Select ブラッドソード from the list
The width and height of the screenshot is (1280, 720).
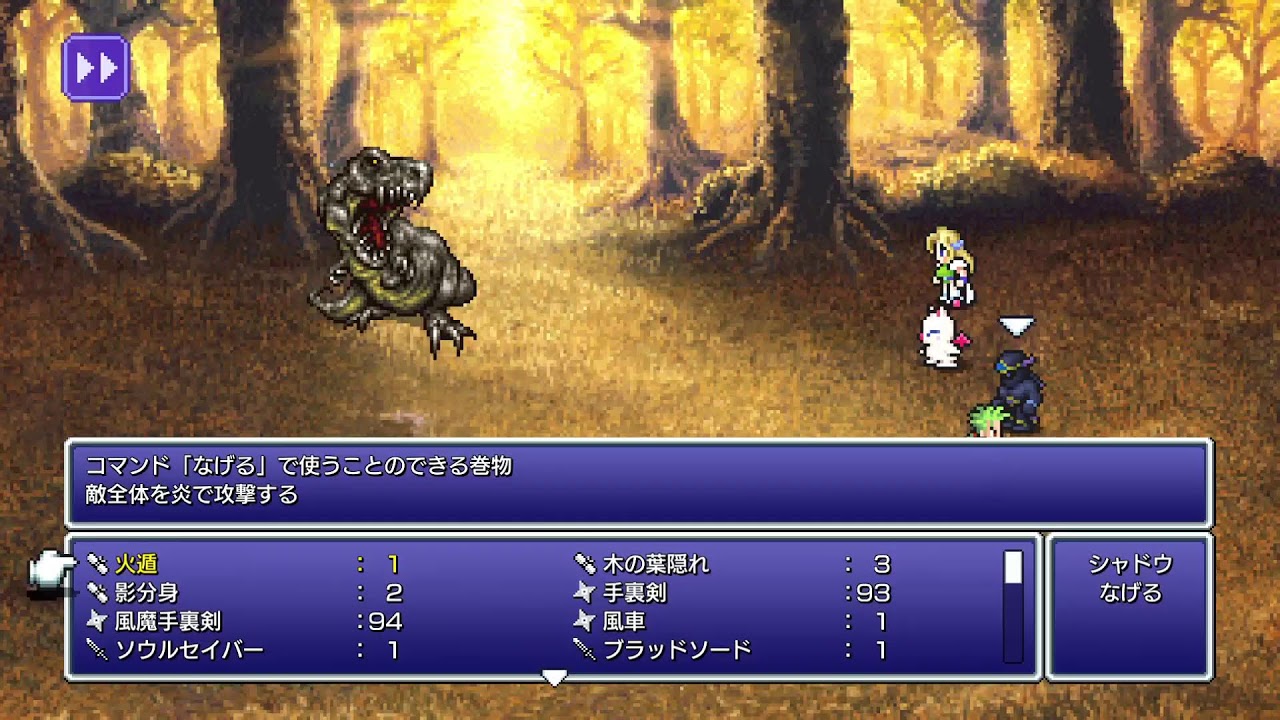pos(676,651)
